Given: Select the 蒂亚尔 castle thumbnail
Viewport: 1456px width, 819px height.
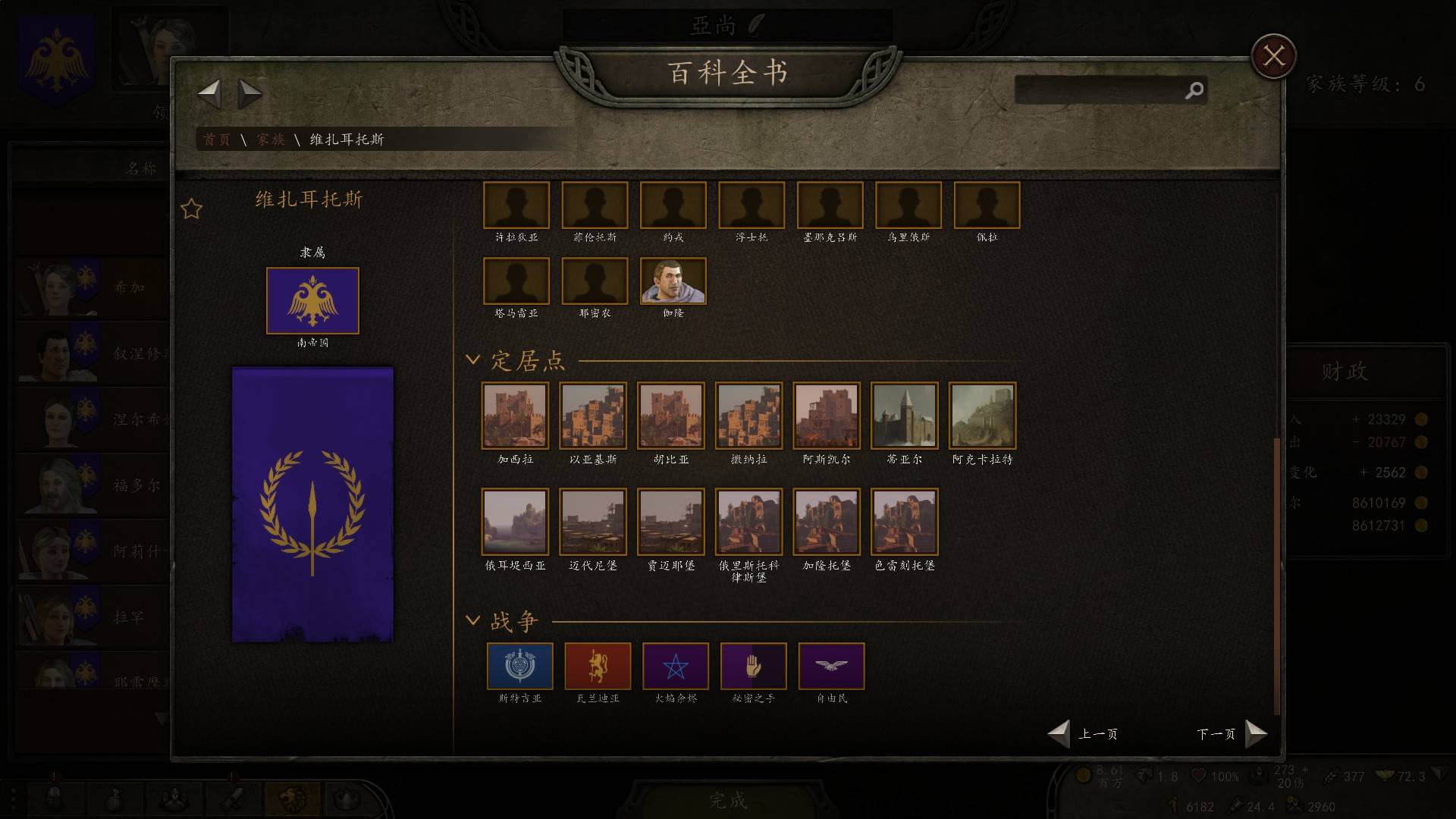Looking at the screenshot, I should 904,416.
